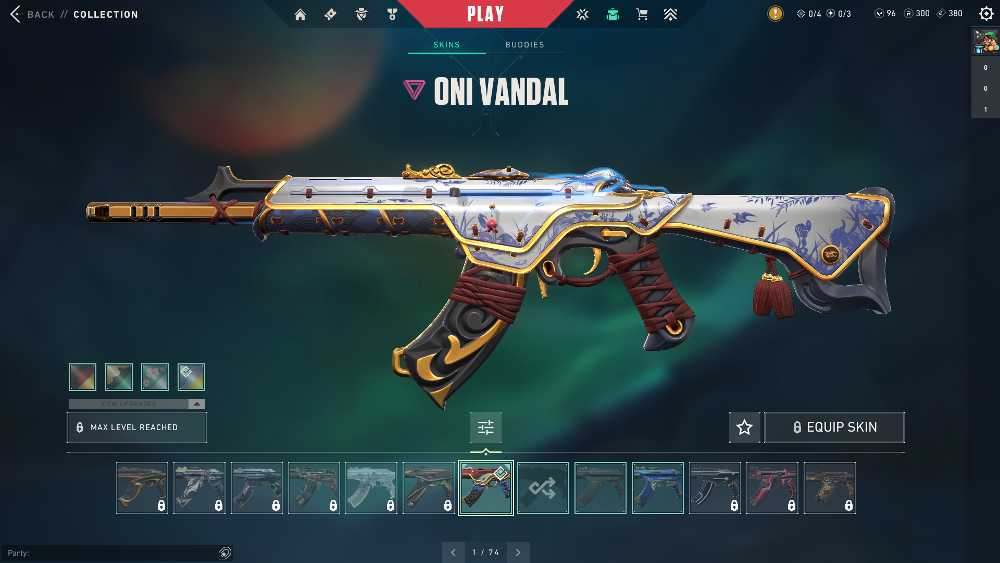
Task: Open the store shopping cart icon
Action: (x=642, y=15)
